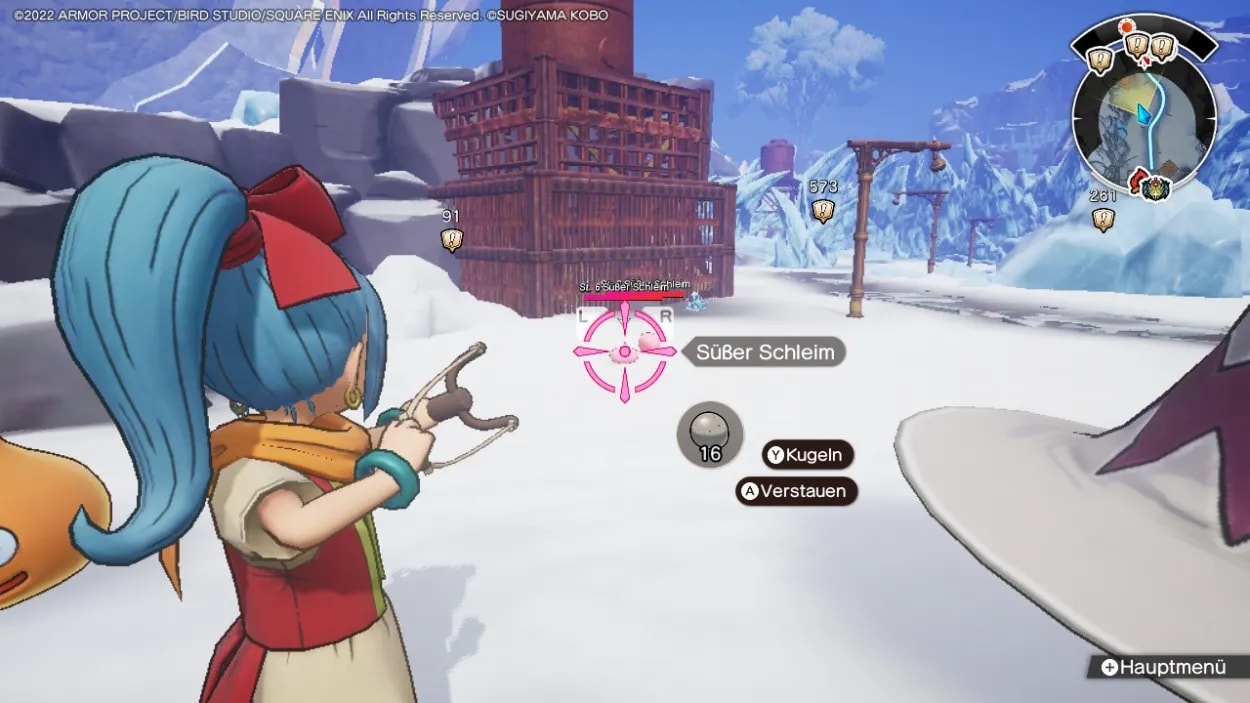
Task: Click the quest marker showing 91
Action: pos(452,239)
